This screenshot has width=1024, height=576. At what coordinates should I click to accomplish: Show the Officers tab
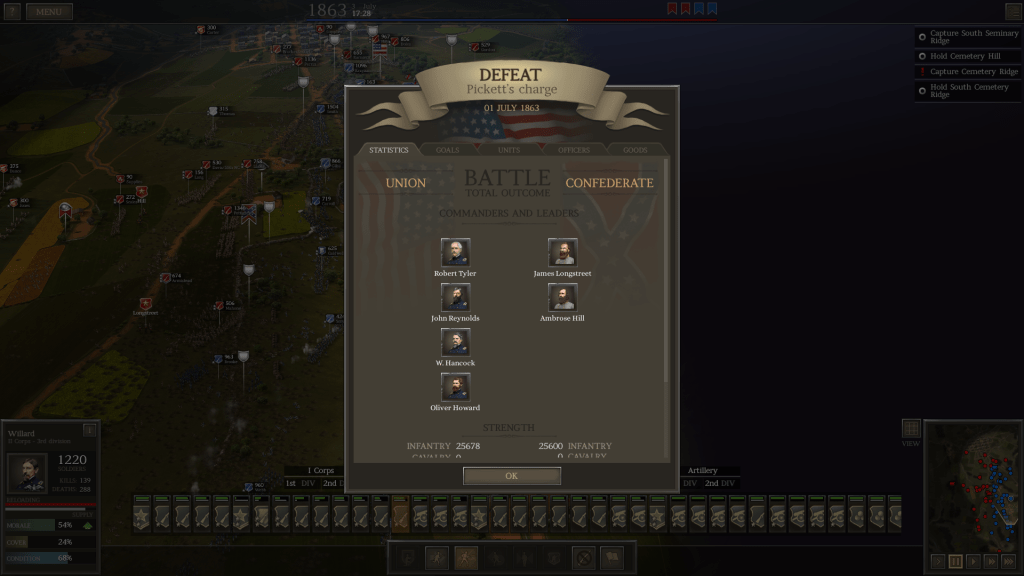pyautogui.click(x=573, y=150)
